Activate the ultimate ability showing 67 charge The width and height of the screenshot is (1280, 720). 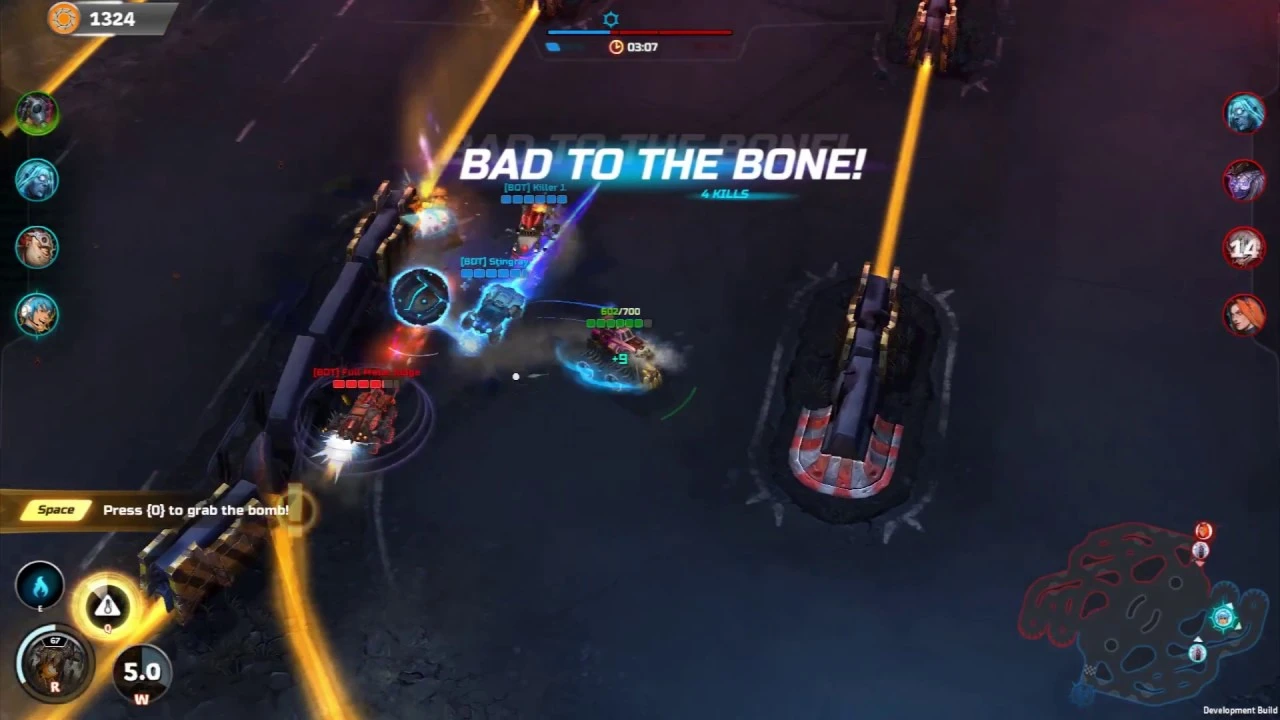click(x=53, y=662)
